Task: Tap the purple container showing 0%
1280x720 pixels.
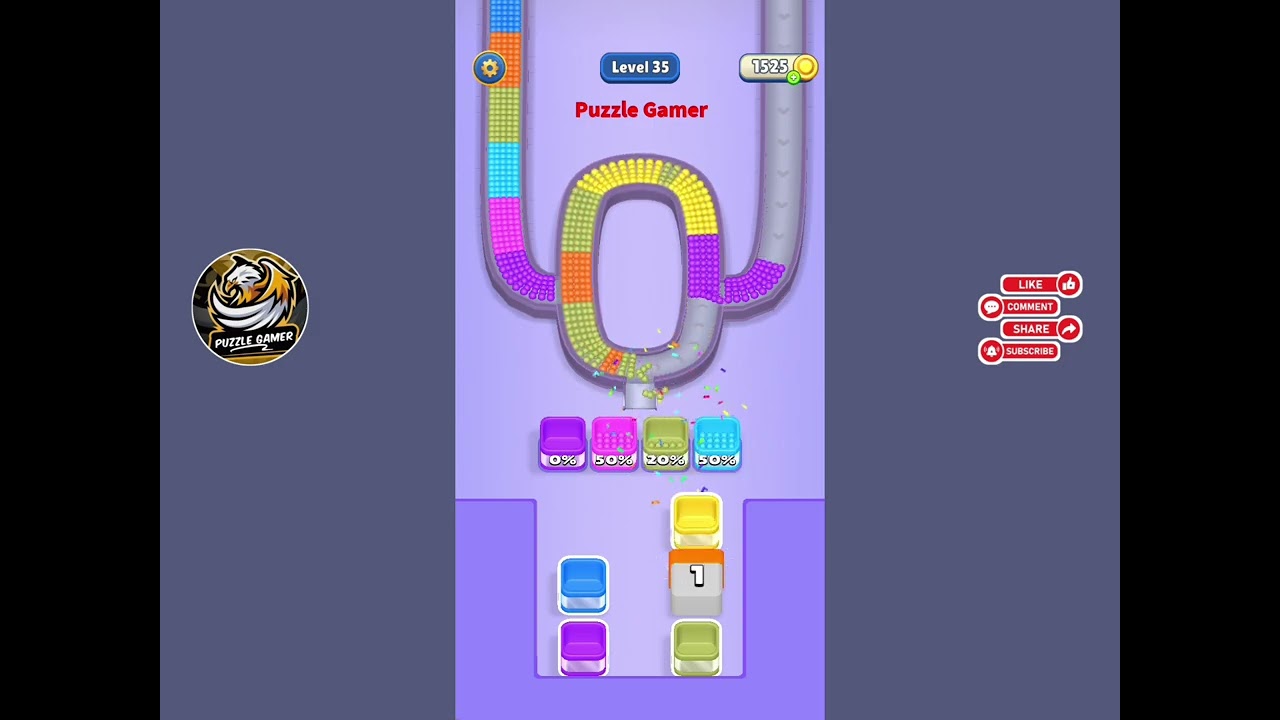Action: (x=562, y=441)
